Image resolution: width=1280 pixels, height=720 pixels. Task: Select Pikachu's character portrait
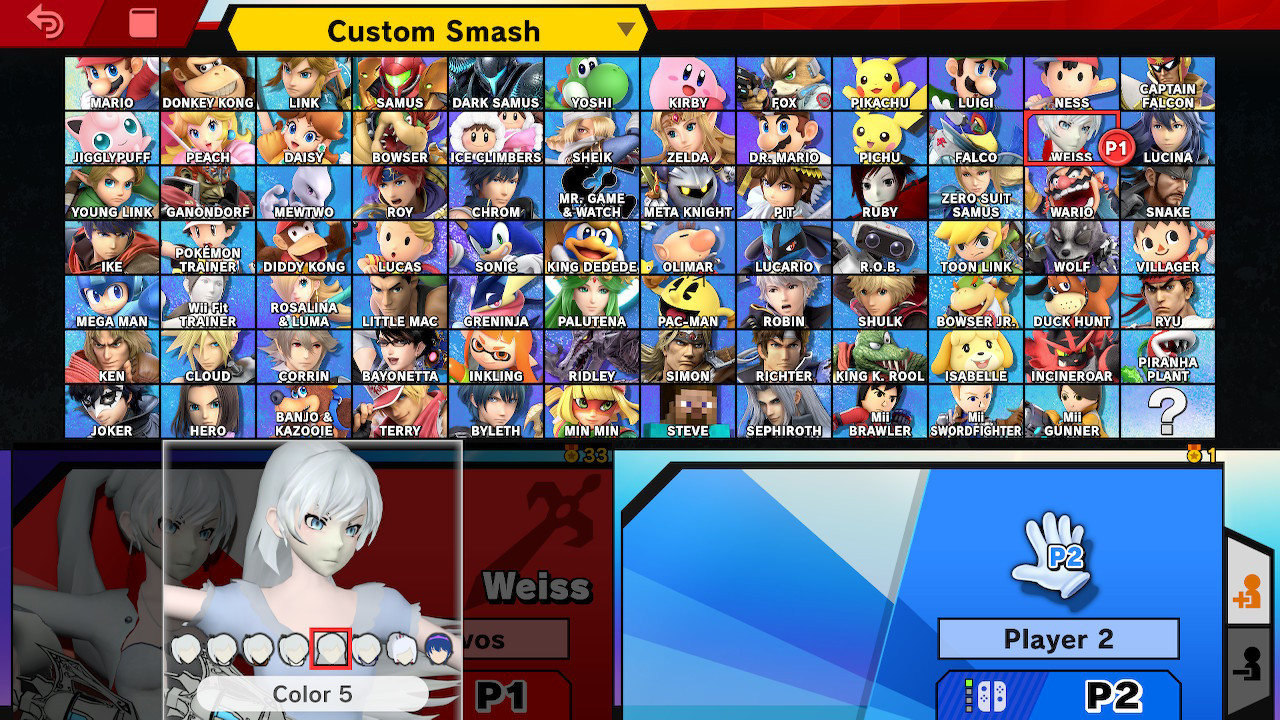pos(880,80)
